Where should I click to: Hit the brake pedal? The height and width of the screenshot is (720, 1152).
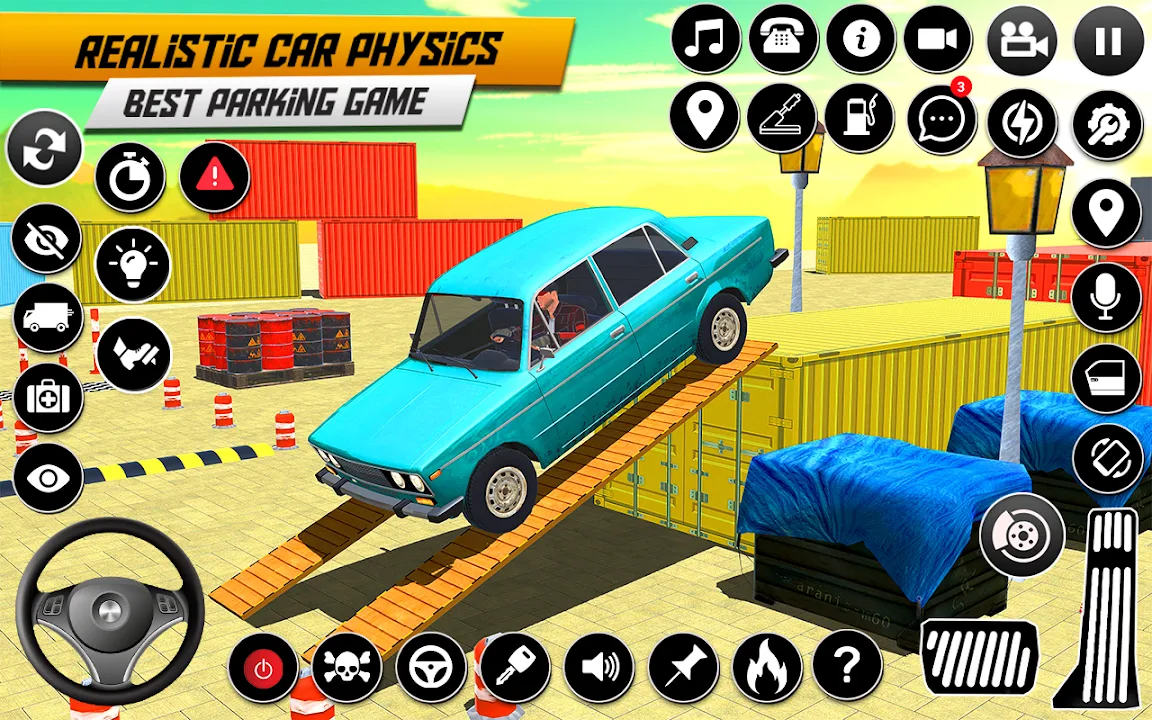979,656
